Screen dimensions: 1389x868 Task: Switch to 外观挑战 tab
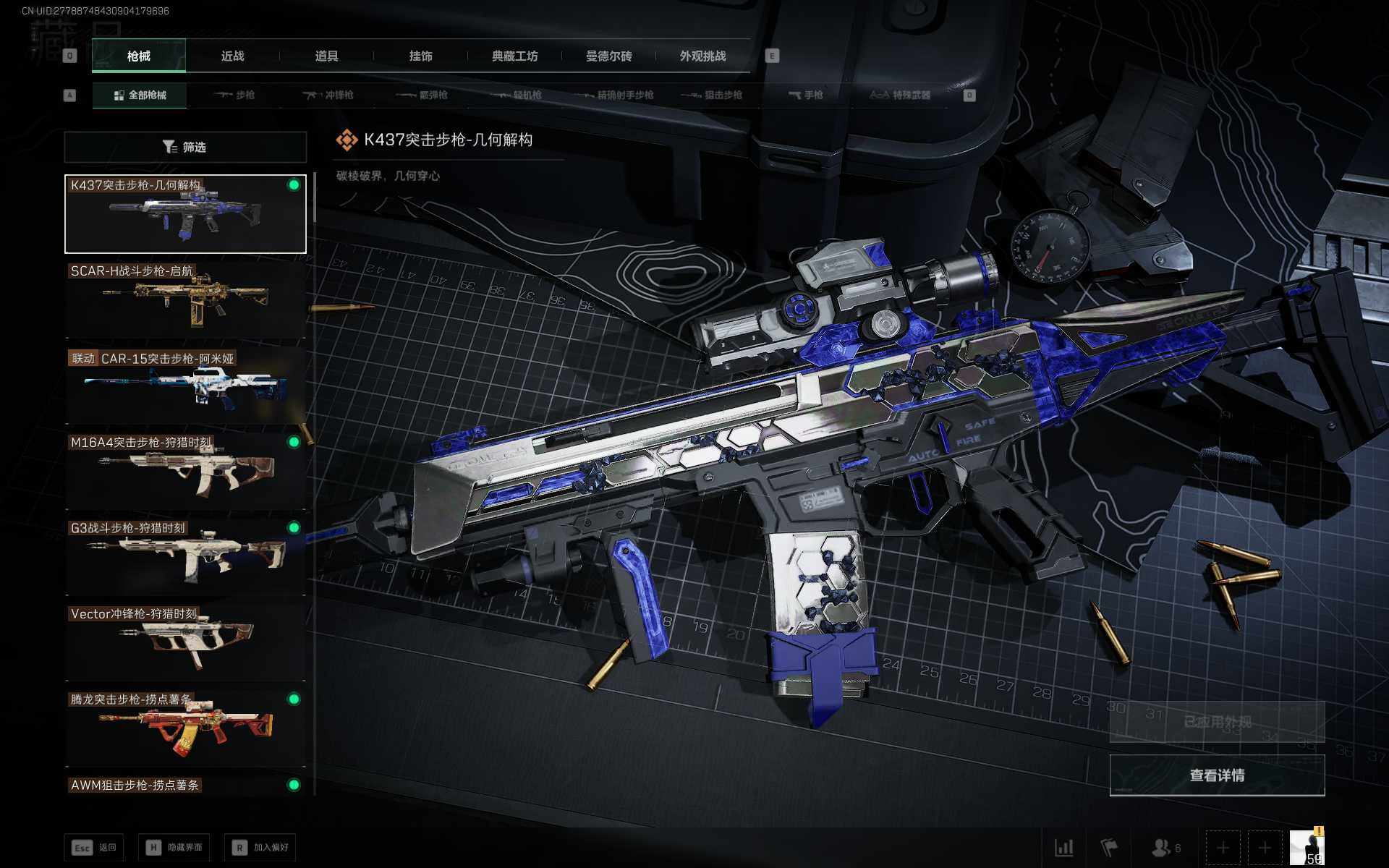(x=702, y=56)
